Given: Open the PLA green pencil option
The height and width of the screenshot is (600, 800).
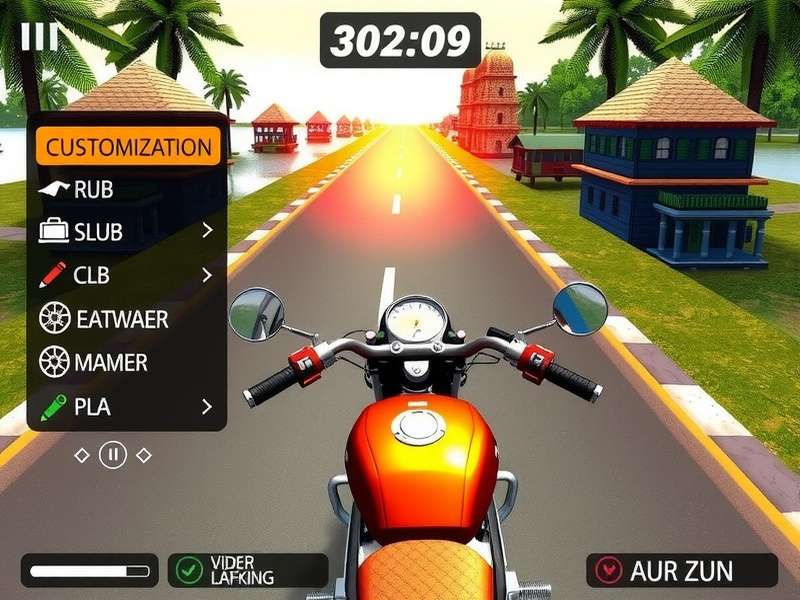Looking at the screenshot, I should 127,407.
